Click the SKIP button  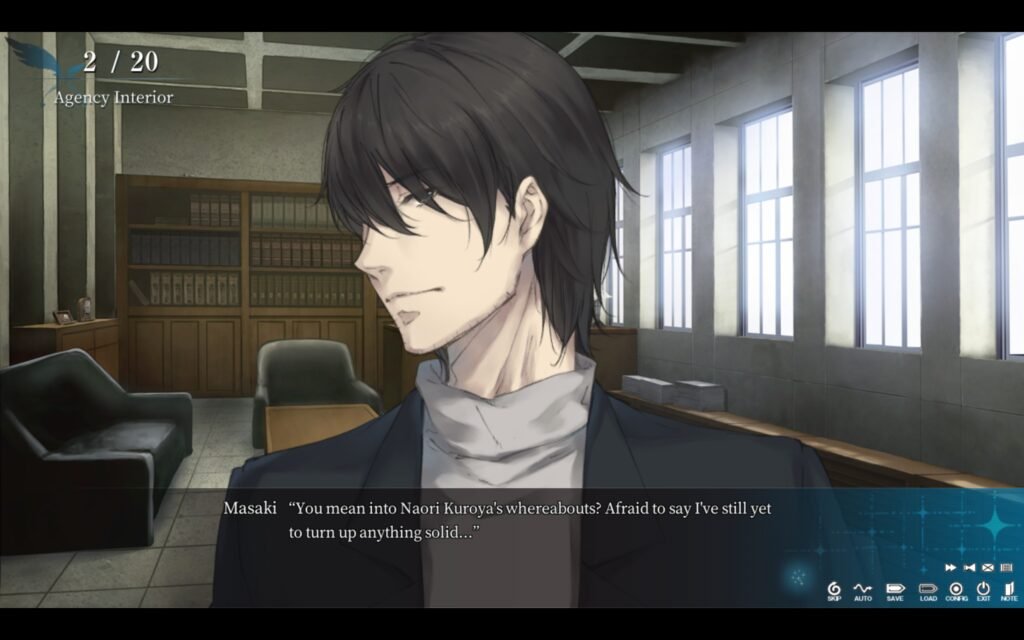[834, 590]
